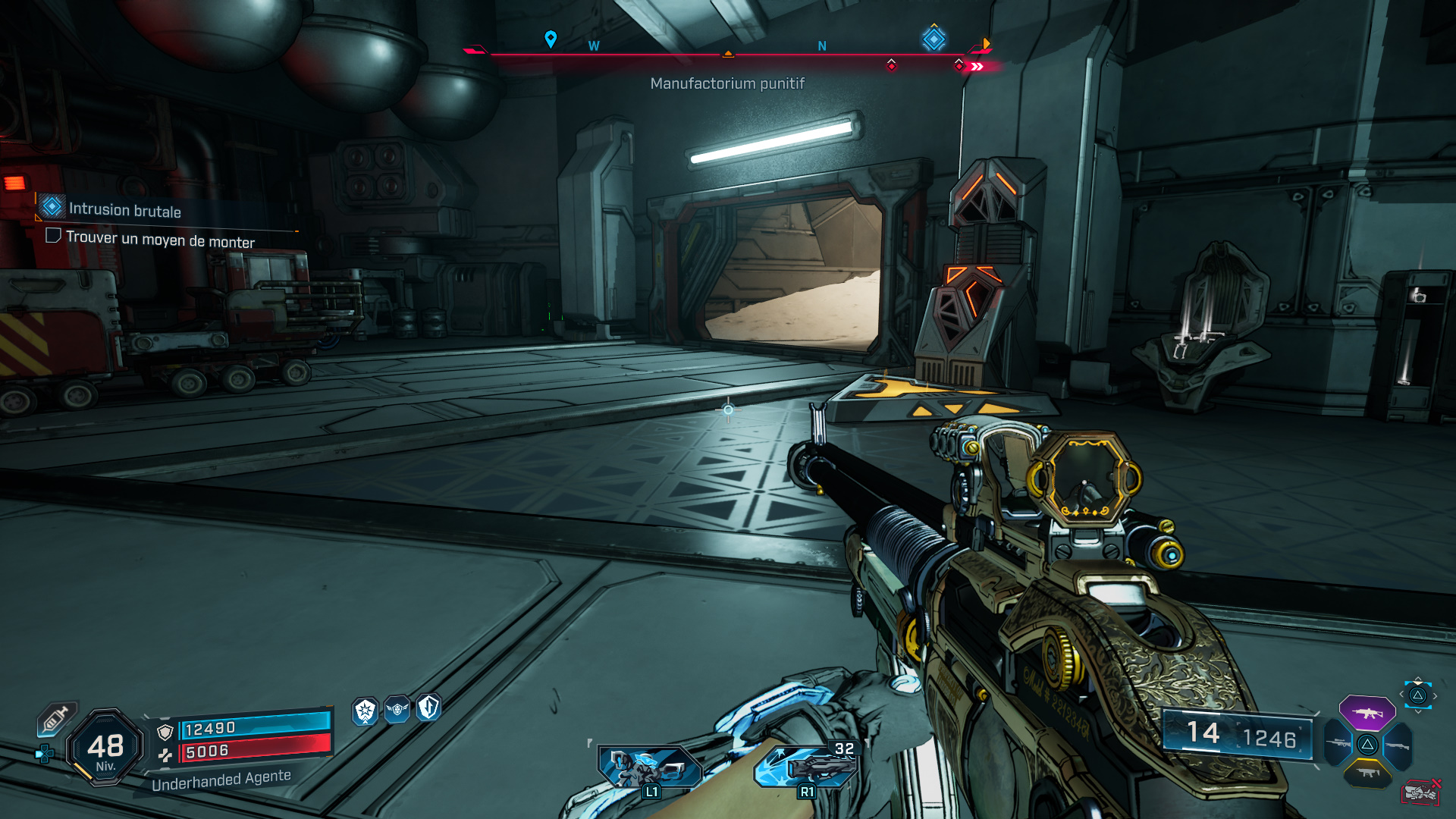Select the blue diamond quest marker on compass

pyautogui.click(x=934, y=39)
